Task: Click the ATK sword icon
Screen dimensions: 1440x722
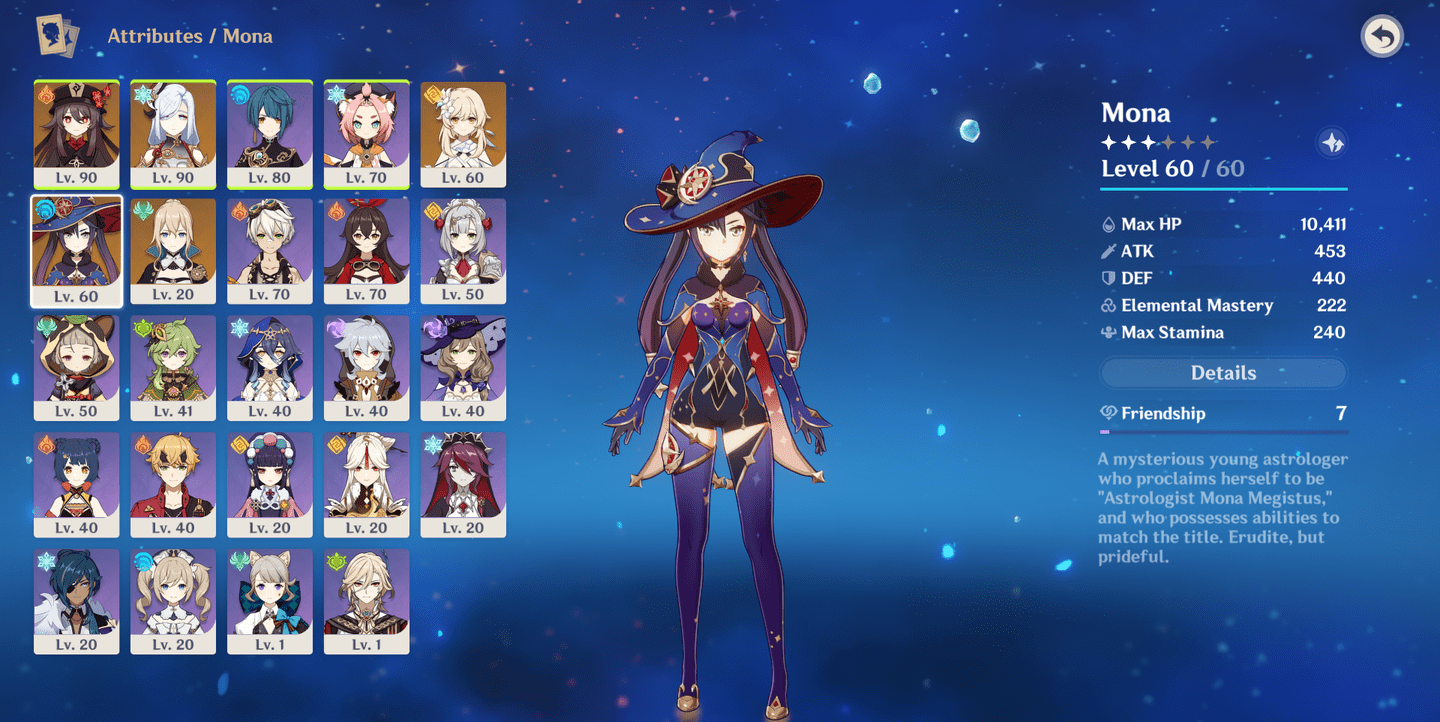Action: pos(1110,251)
